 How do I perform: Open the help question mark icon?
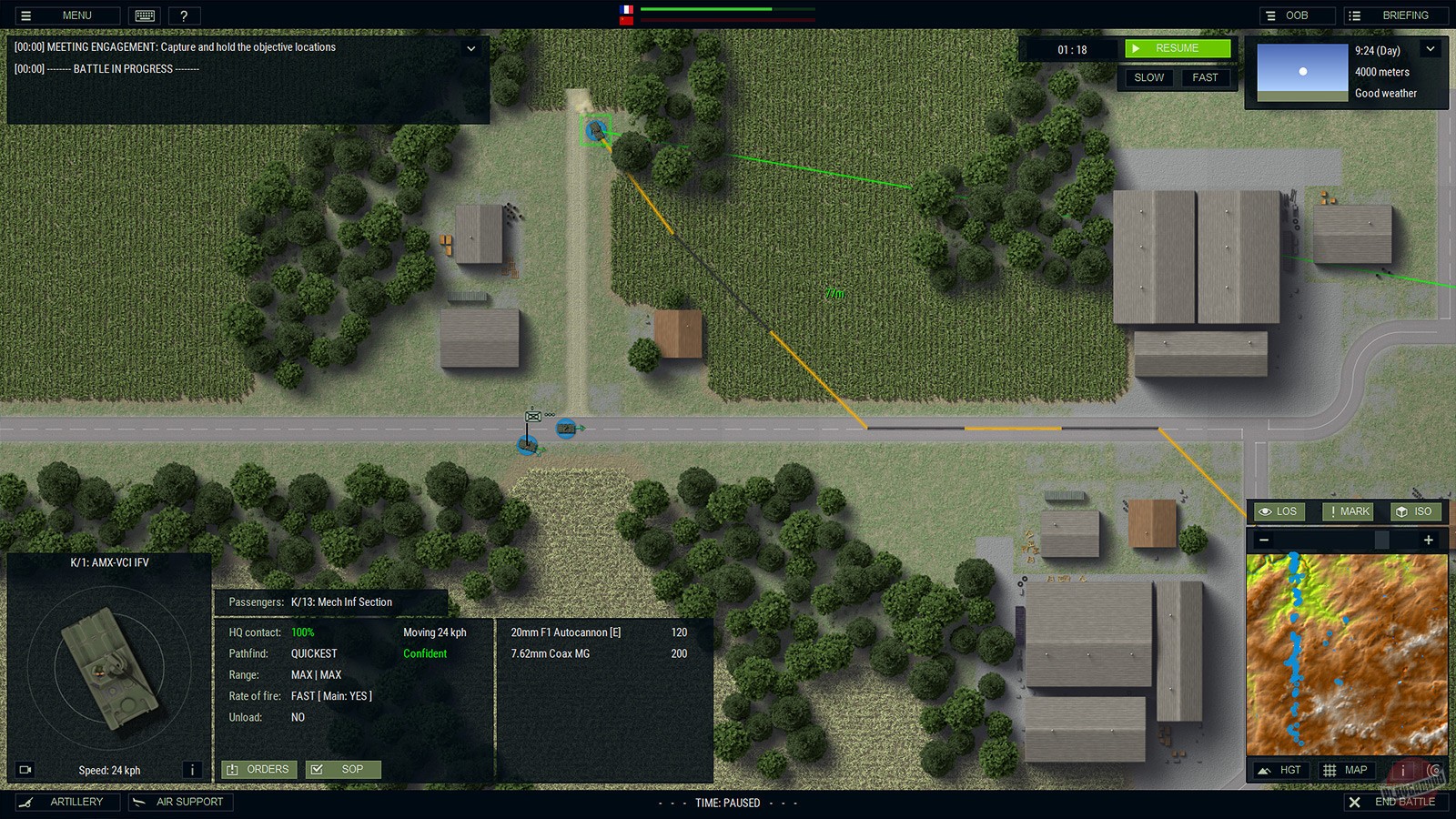(x=185, y=15)
